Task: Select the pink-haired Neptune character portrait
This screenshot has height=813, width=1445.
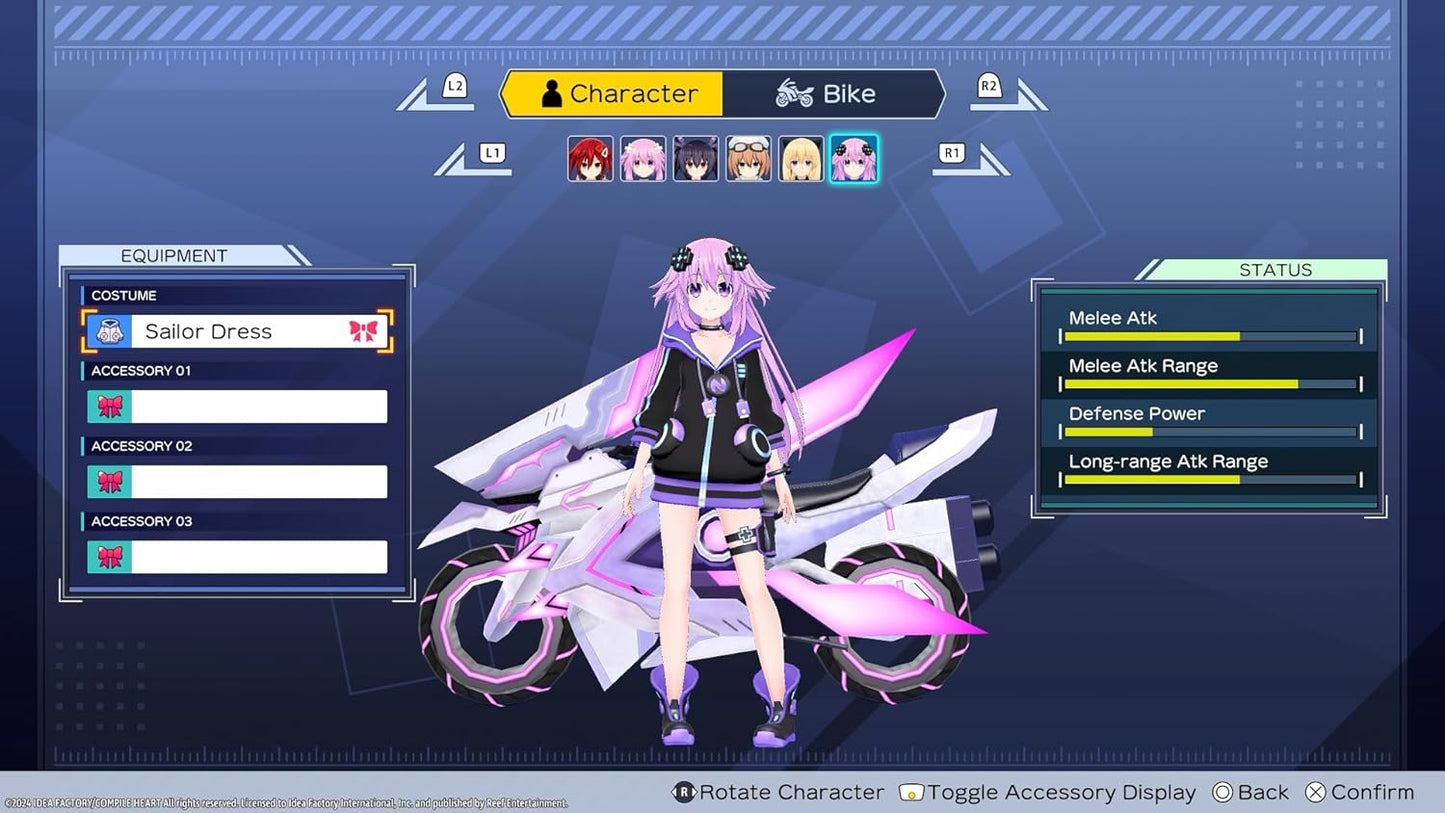Action: pyautogui.click(x=642, y=158)
